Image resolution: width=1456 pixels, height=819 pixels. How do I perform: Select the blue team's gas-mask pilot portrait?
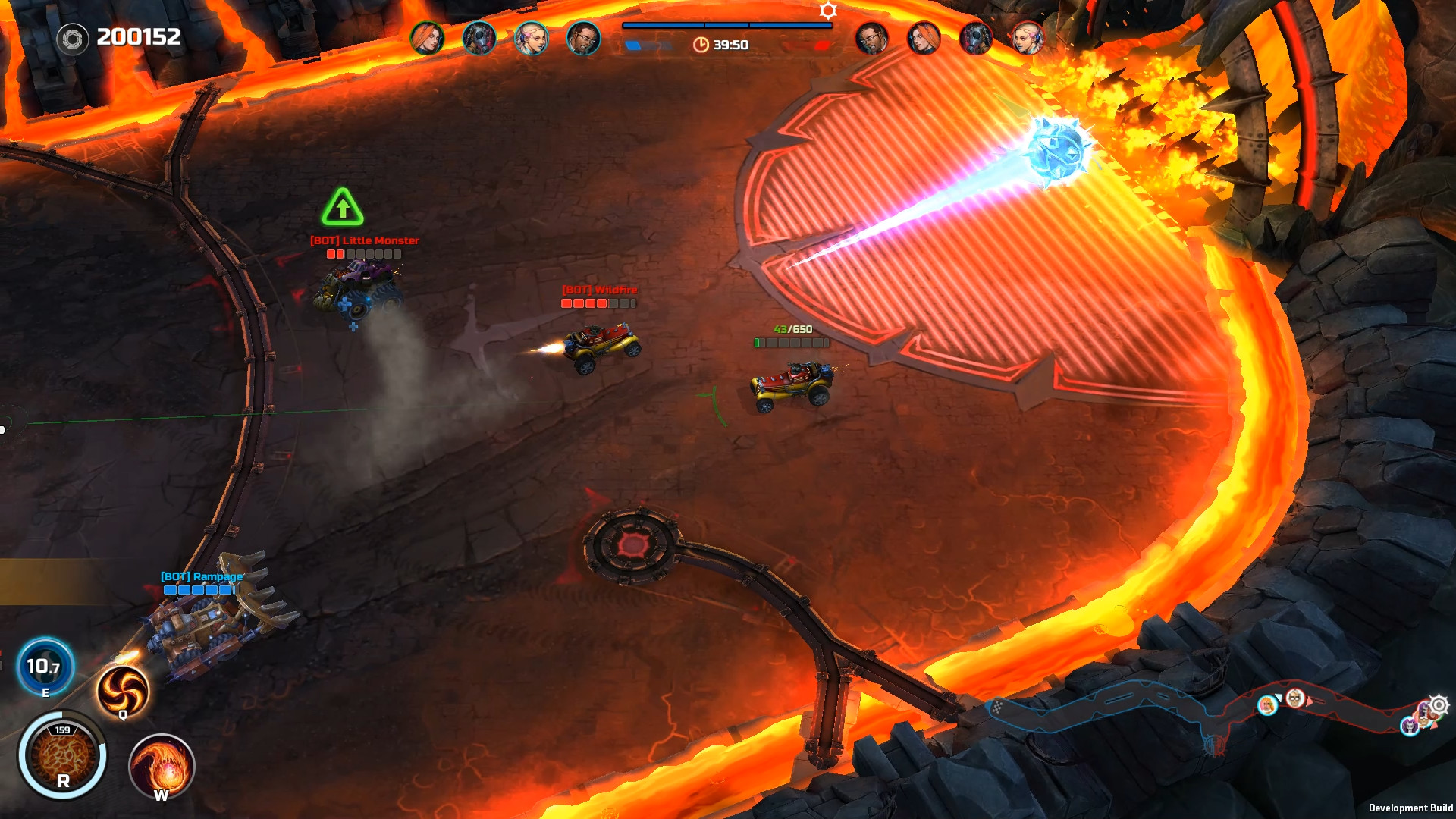tap(479, 38)
